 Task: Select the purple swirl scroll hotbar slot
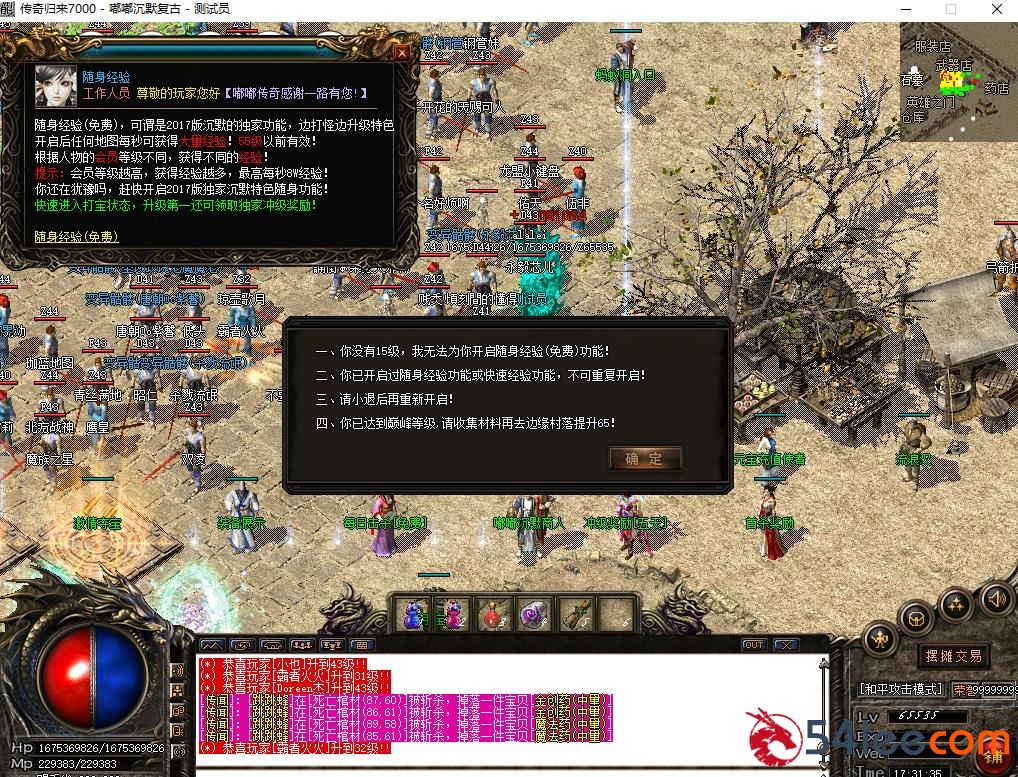534,613
